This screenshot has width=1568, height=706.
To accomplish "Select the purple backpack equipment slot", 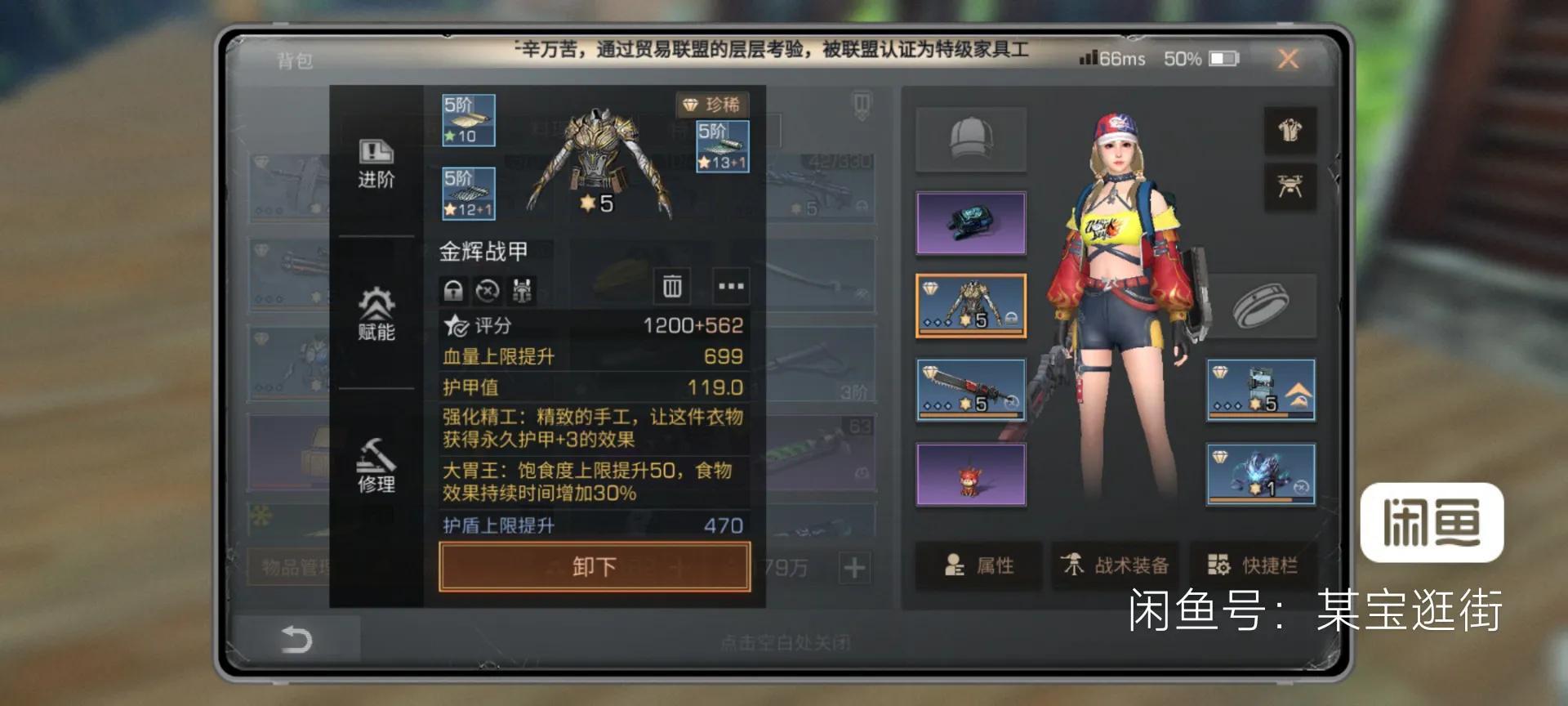I will coord(971,223).
